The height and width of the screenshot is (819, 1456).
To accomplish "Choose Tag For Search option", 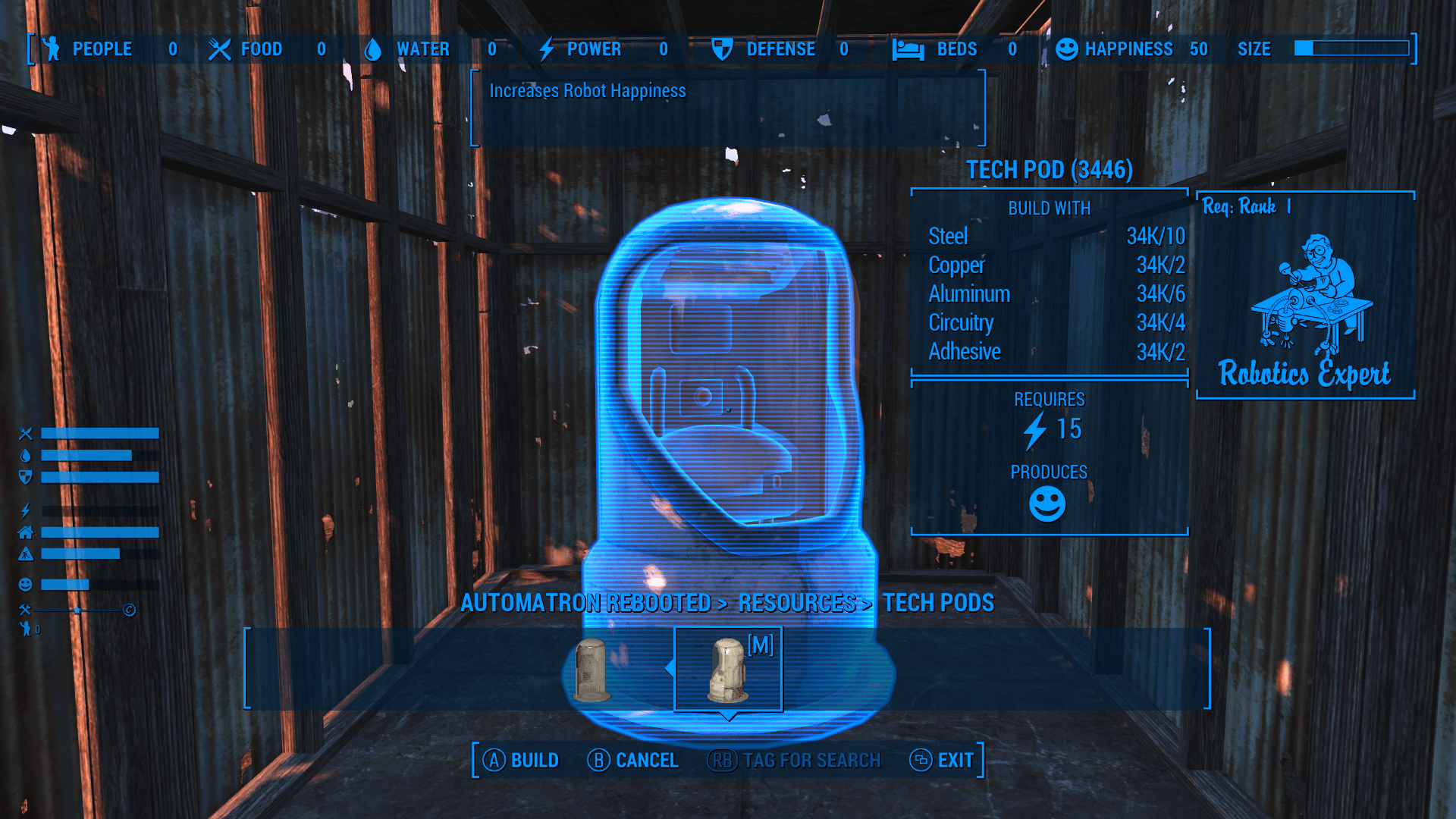I will click(x=795, y=760).
